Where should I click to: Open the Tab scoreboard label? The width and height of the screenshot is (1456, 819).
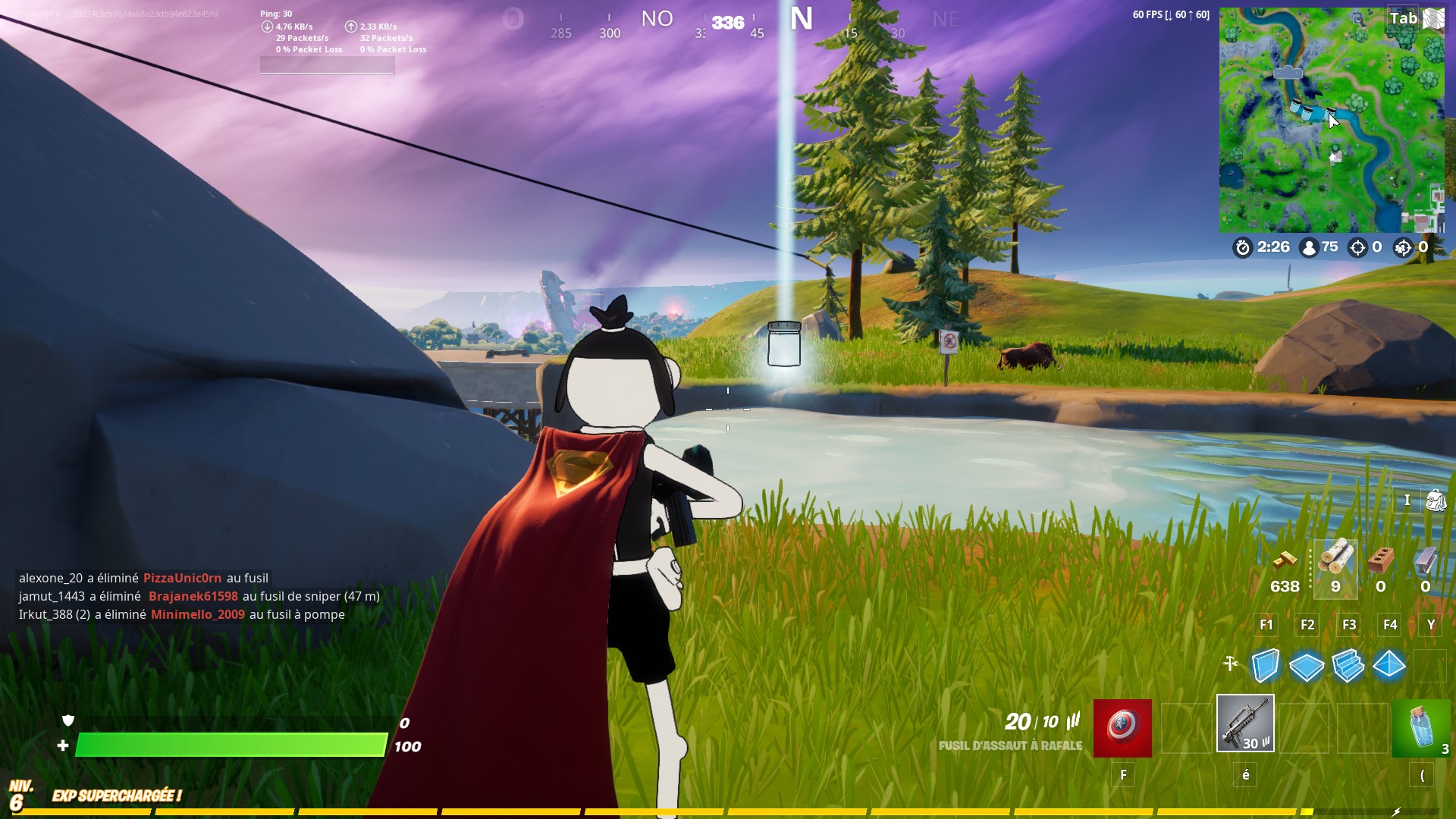click(x=1404, y=17)
